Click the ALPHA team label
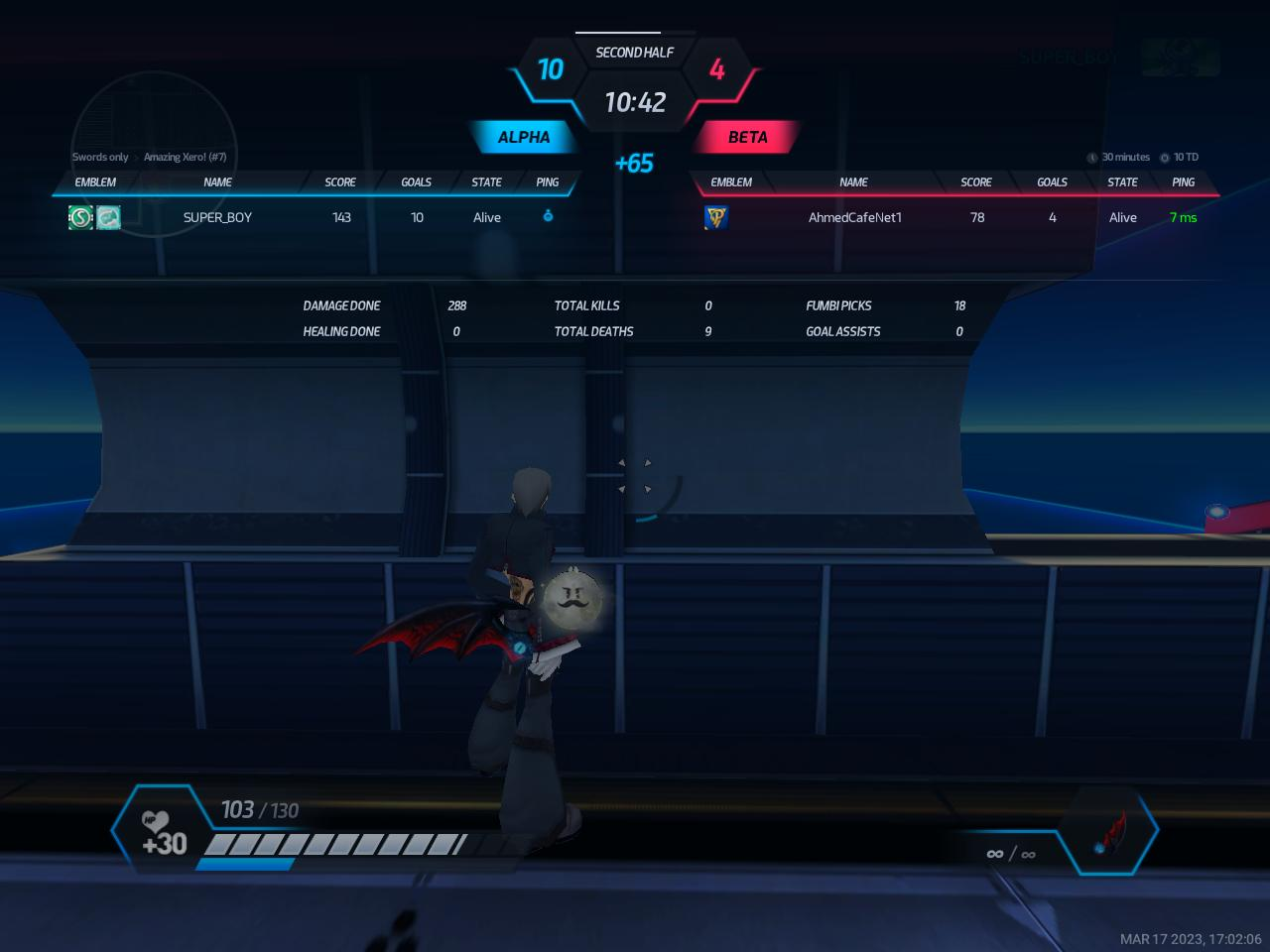 coord(523,137)
